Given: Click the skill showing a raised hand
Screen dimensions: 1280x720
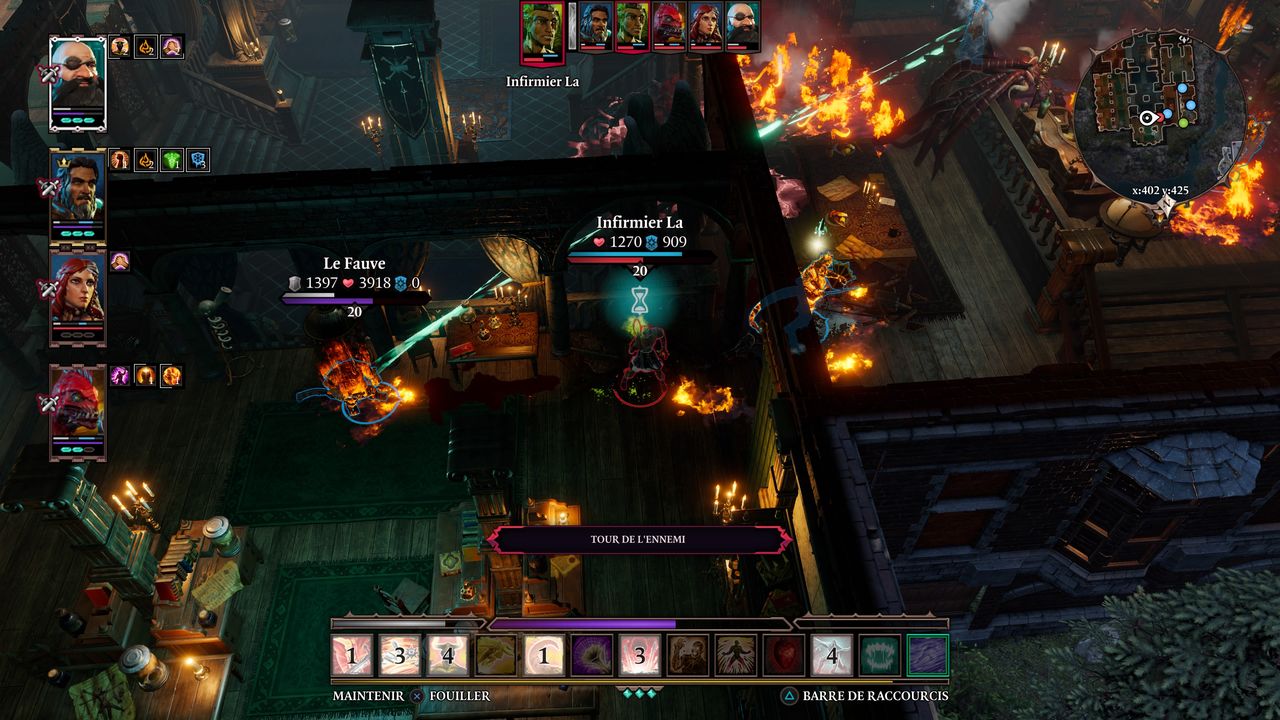Looking at the screenshot, I should point(688,655).
